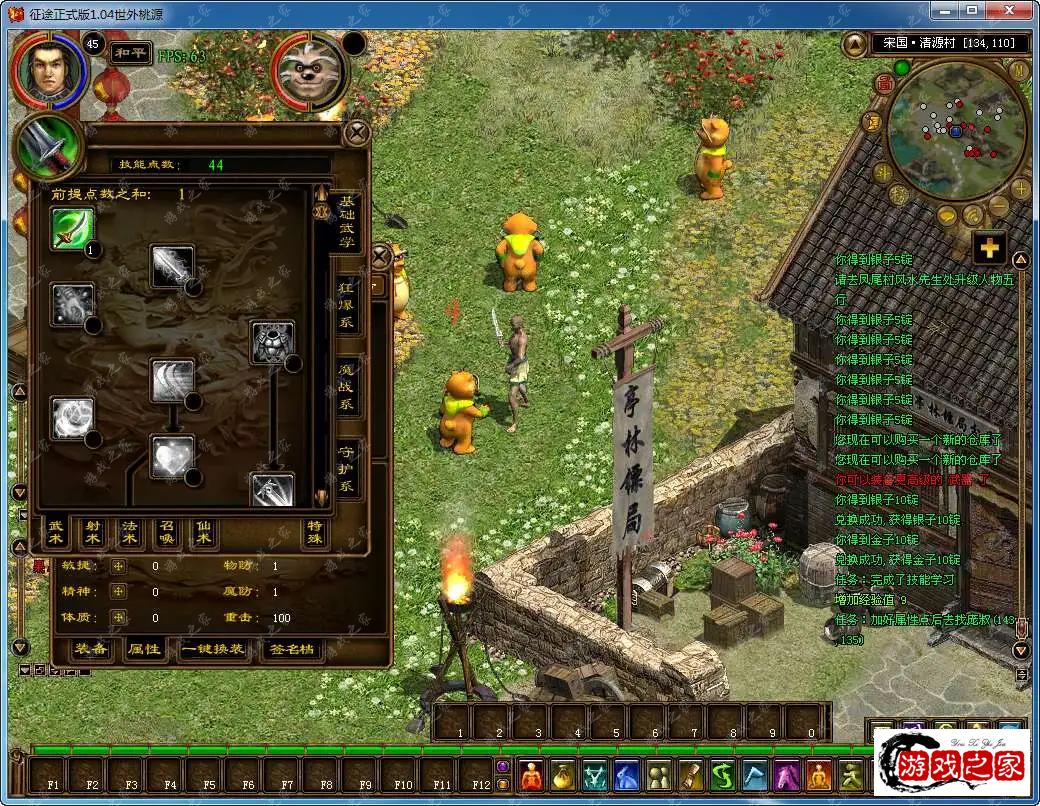The image size is (1040, 806).
Task: Open the 装备 equipment tab
Action: click(x=92, y=649)
